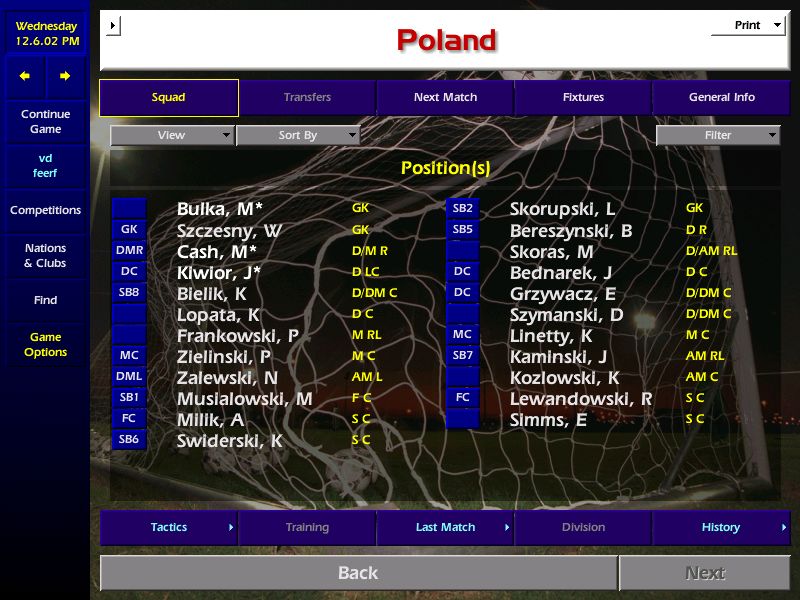
Task: Open the Tactics menu
Action: [169, 527]
